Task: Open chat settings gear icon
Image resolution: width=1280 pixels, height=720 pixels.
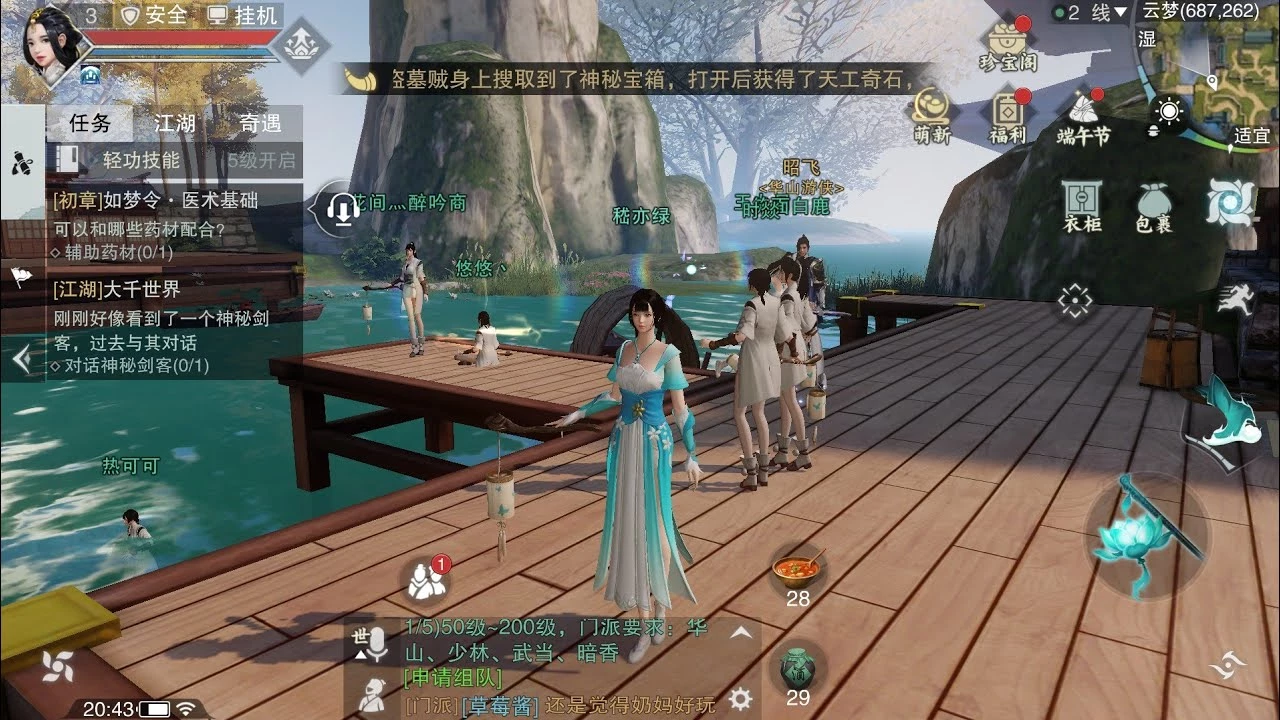Action: [x=740, y=697]
